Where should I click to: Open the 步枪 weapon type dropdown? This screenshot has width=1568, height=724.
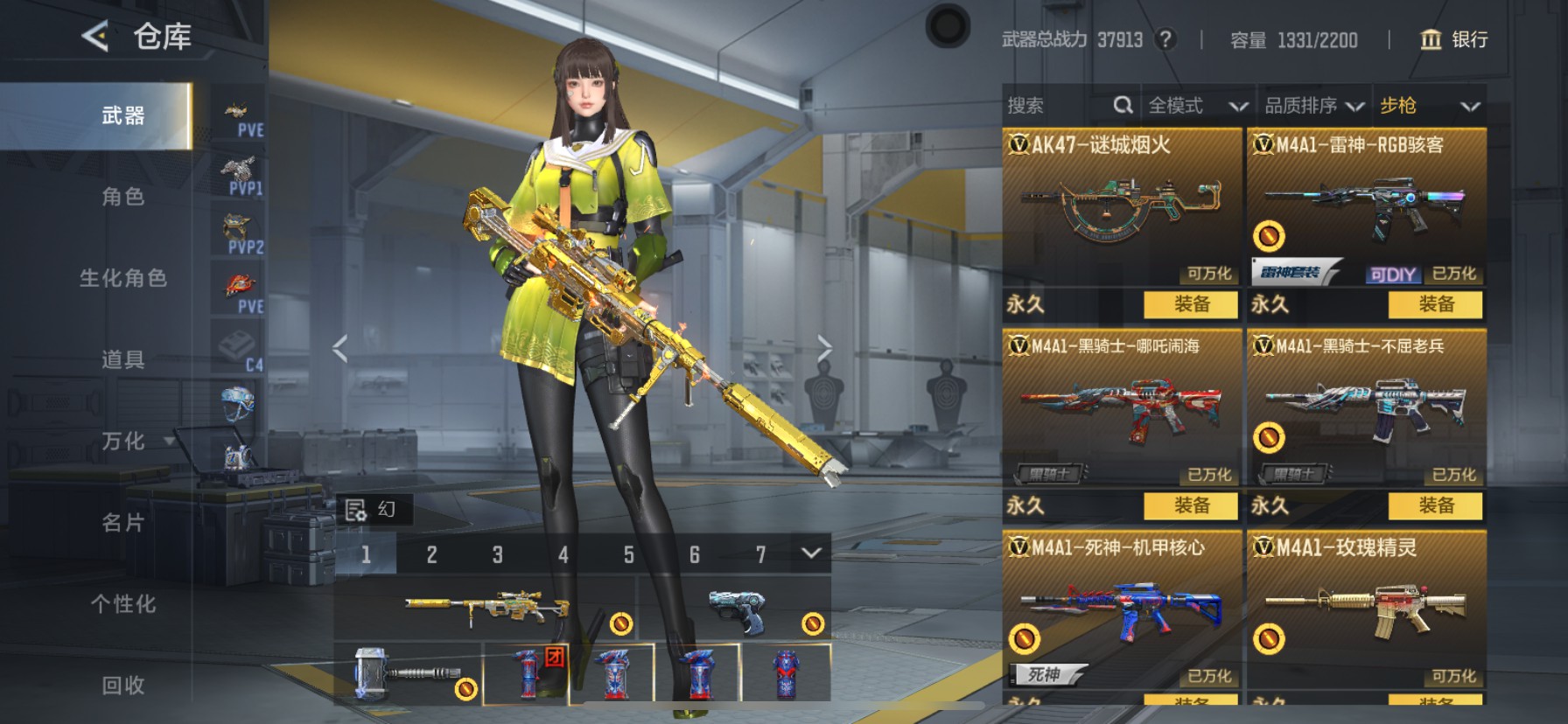pyautogui.click(x=1429, y=106)
